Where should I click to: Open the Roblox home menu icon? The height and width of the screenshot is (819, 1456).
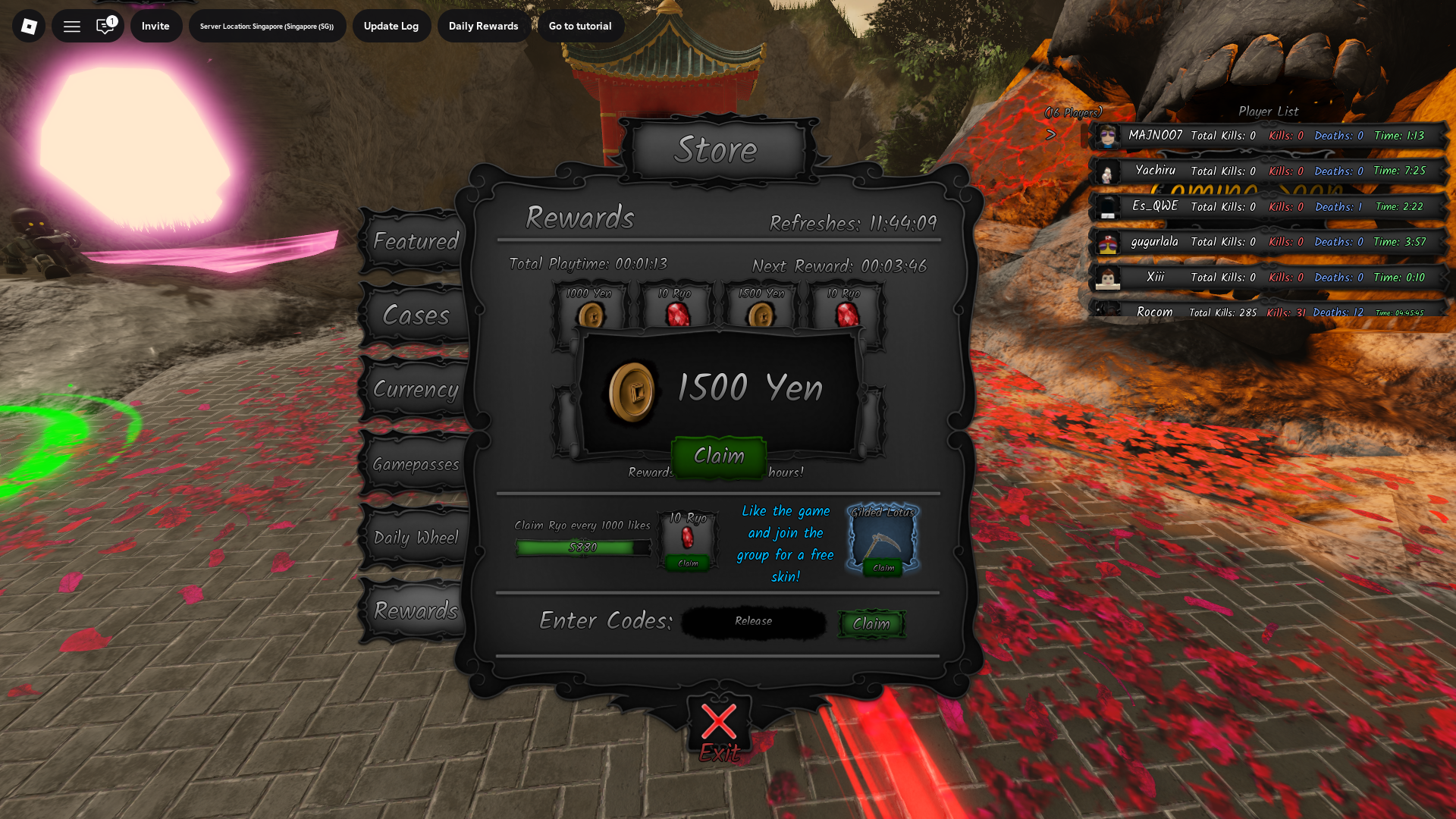click(28, 25)
